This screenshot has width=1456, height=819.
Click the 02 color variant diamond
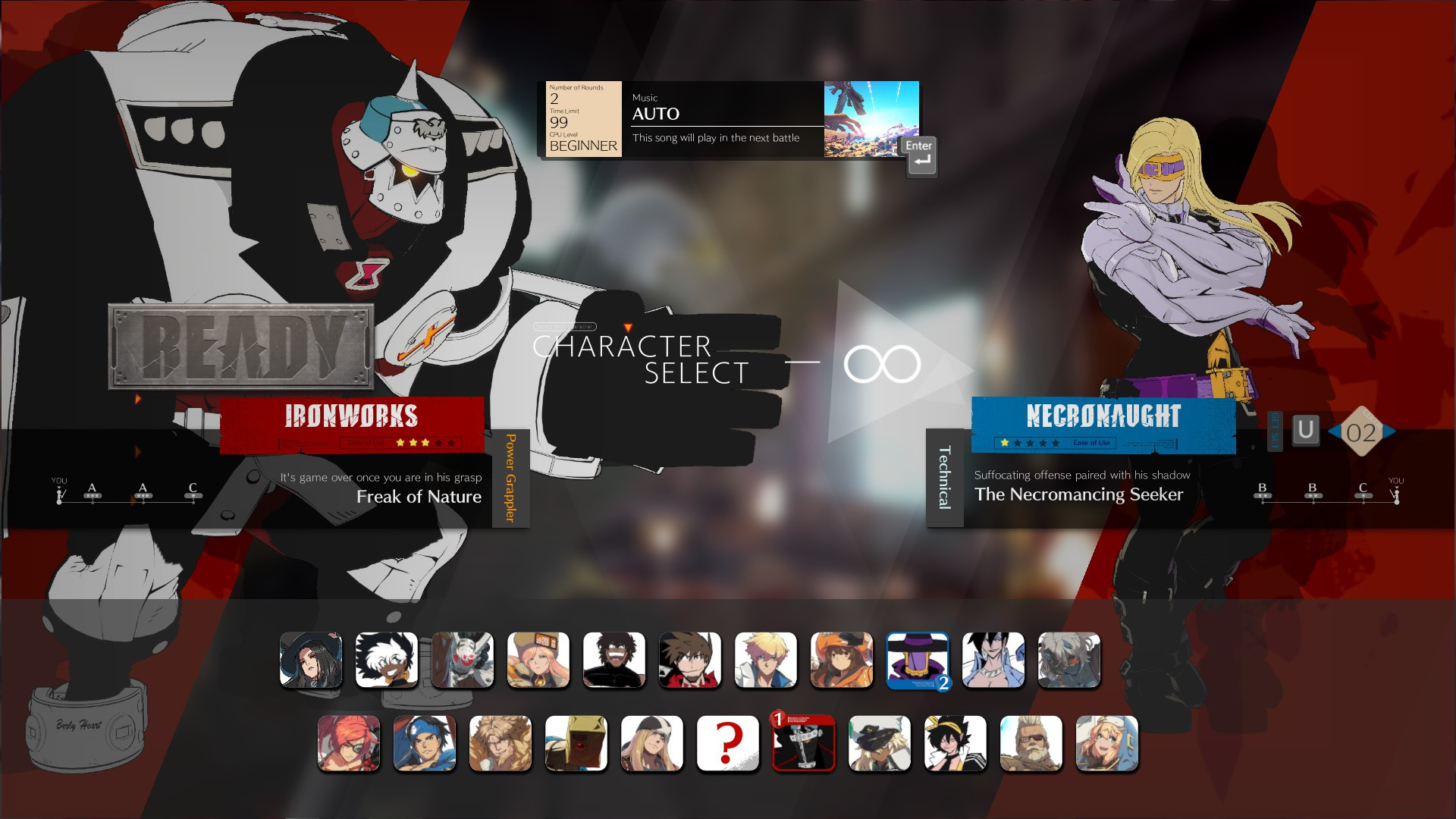[1363, 431]
